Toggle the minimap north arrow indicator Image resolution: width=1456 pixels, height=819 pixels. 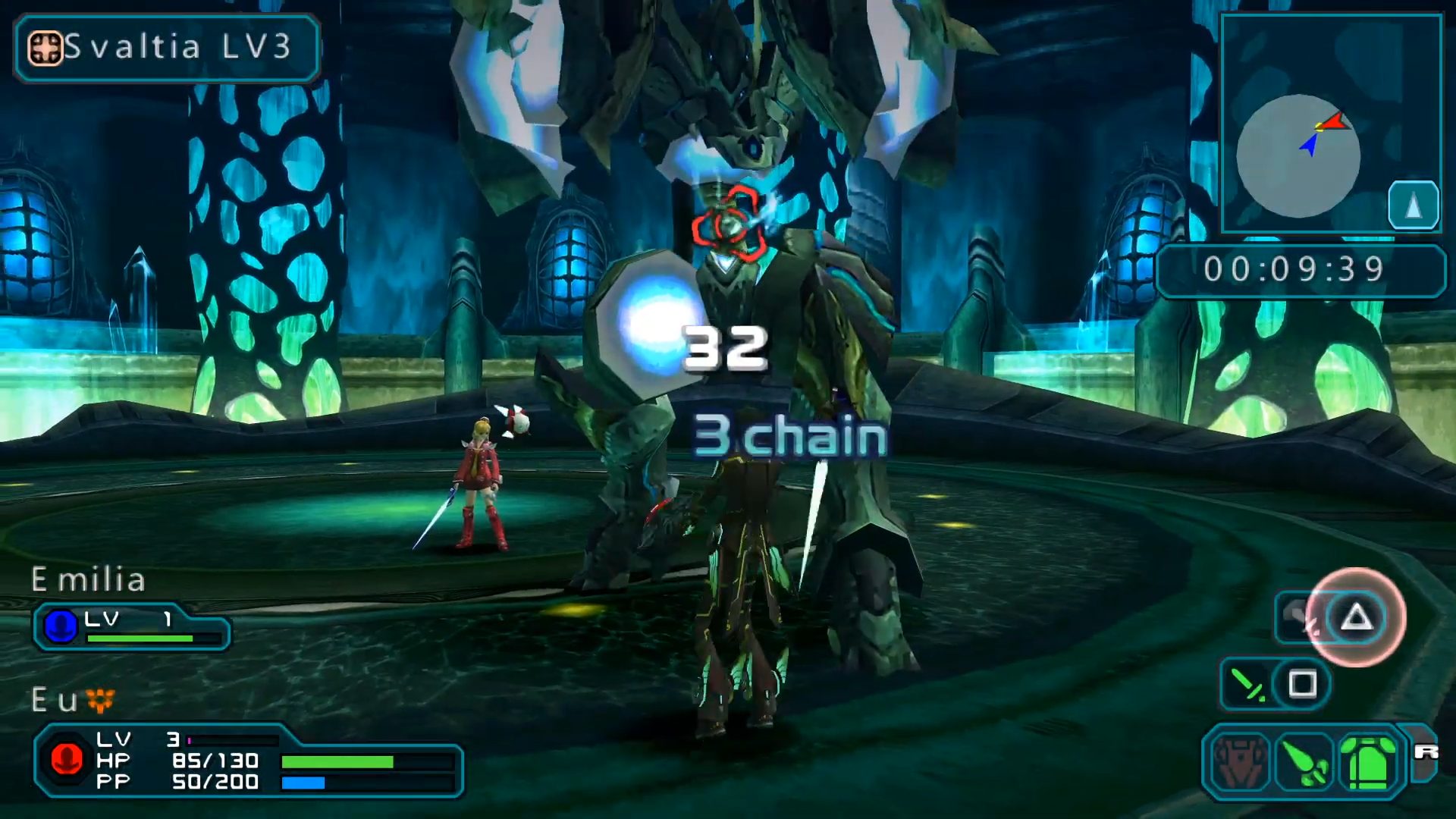1413,205
